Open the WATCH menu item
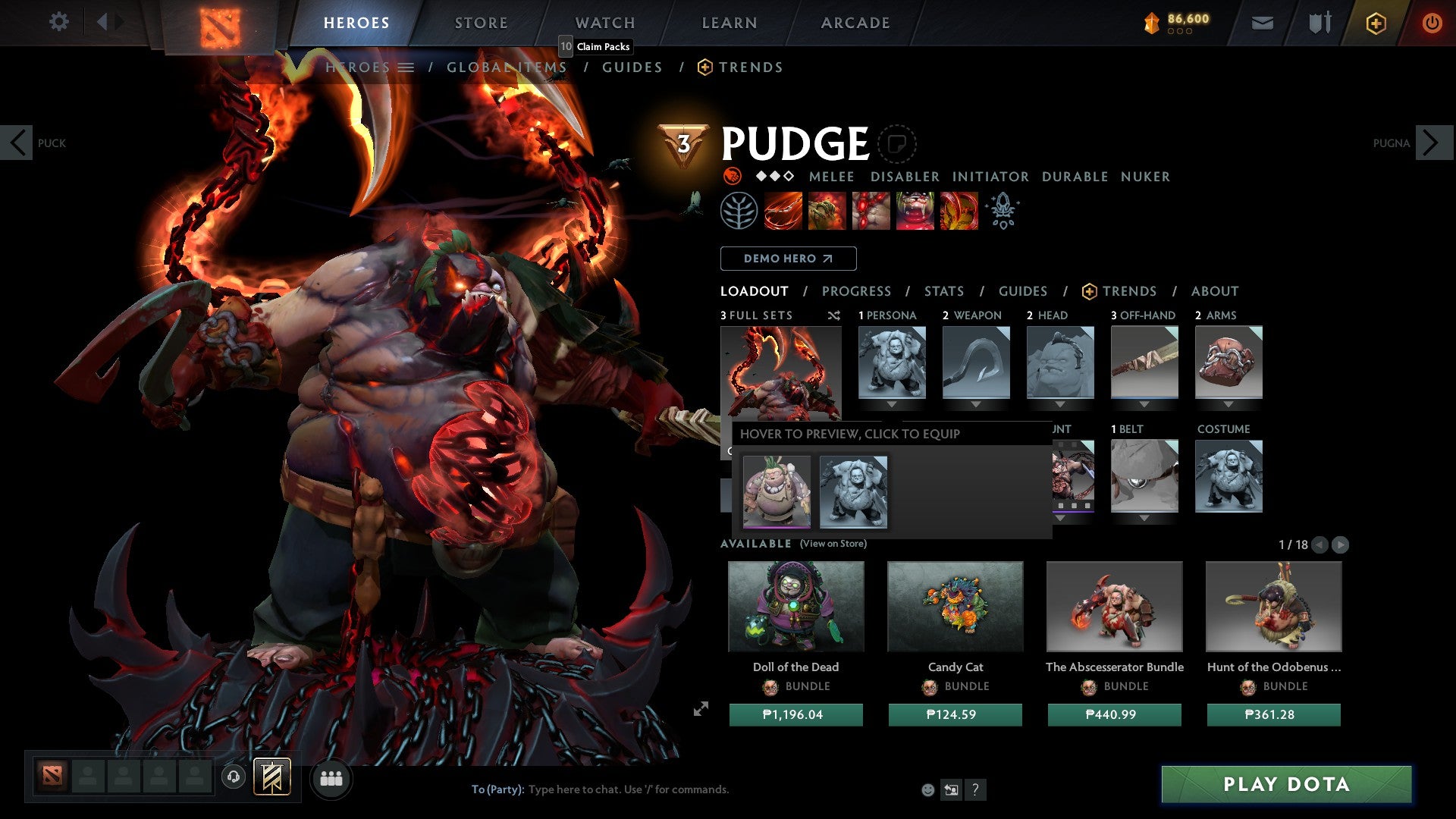1456x819 pixels. 604,23
